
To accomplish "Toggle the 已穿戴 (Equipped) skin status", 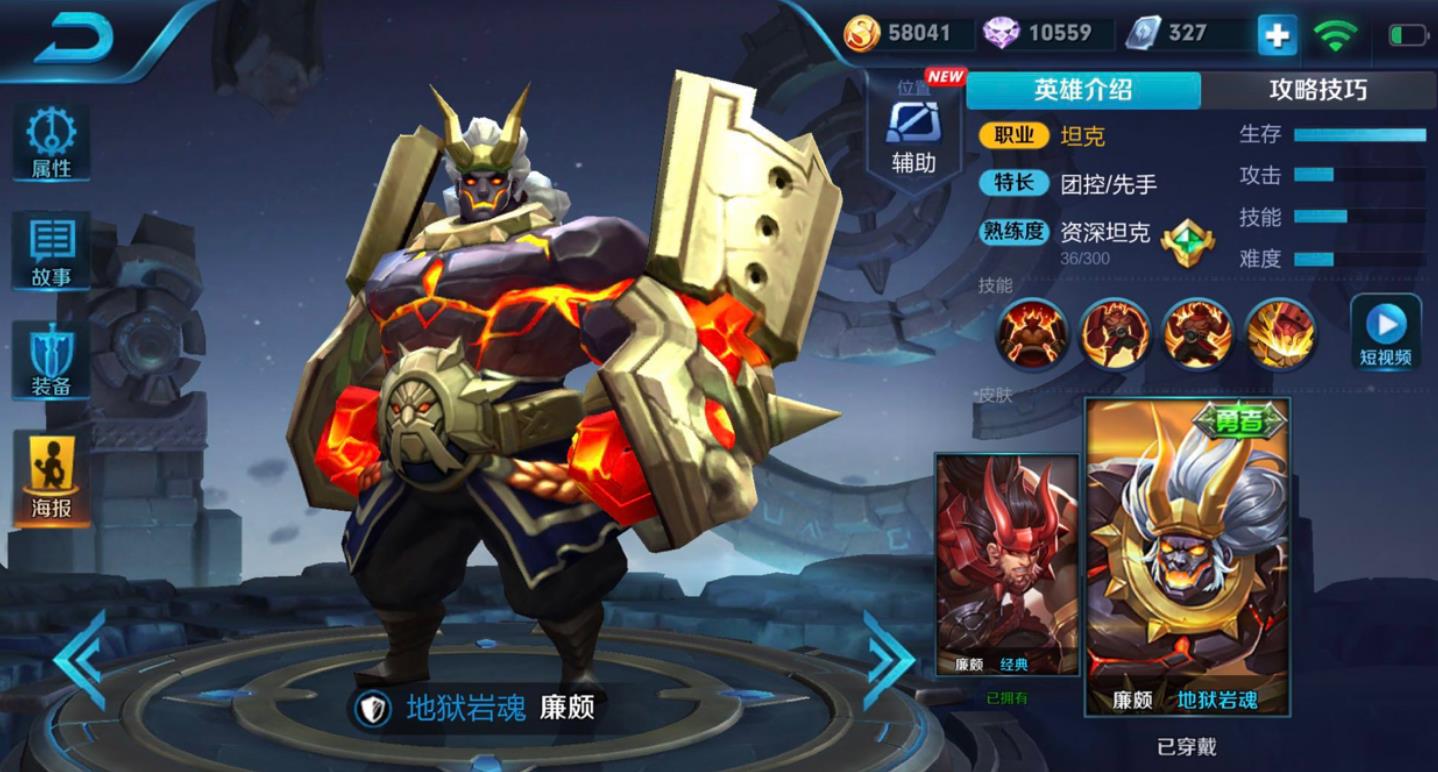I will point(1186,746).
